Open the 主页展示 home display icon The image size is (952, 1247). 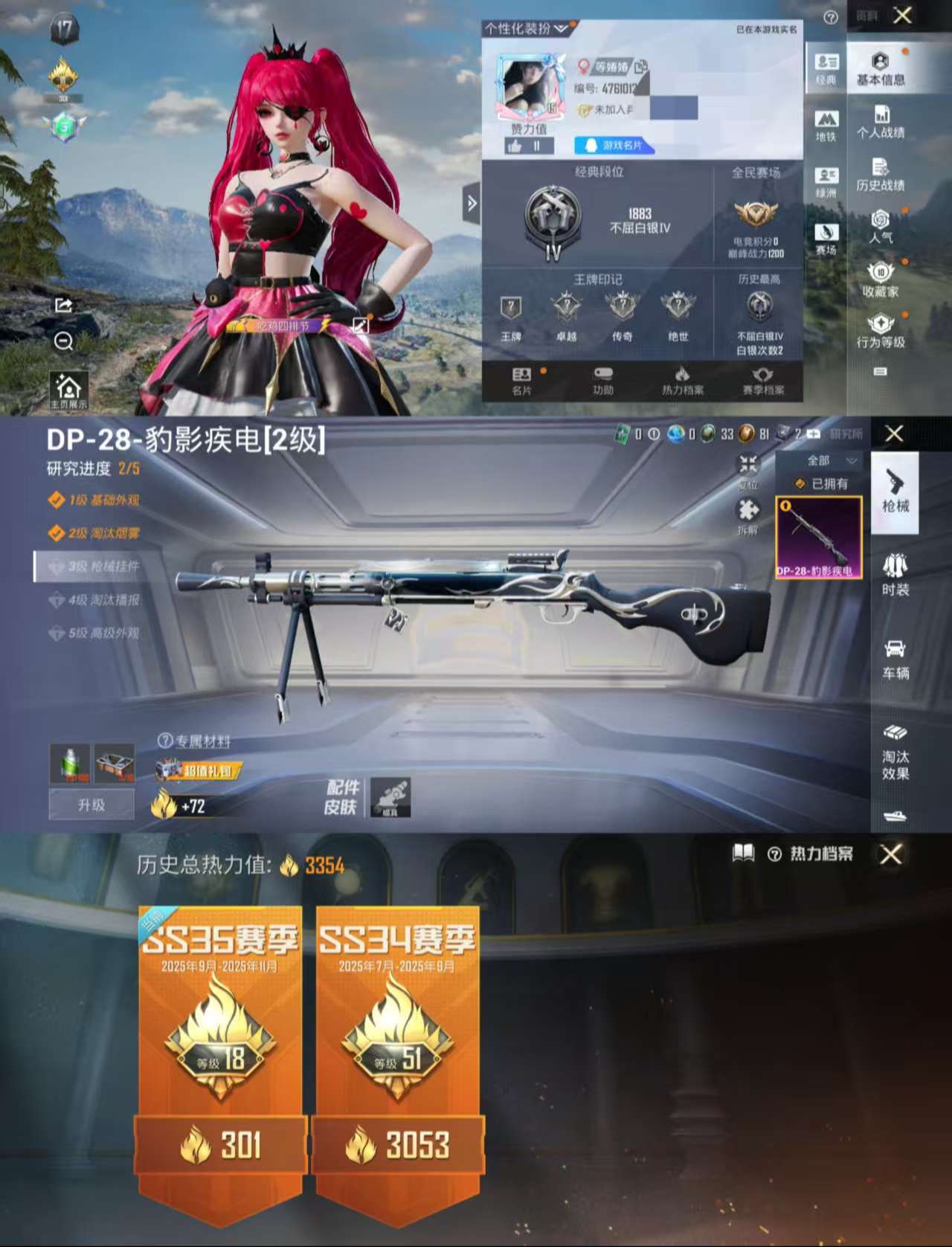pos(68,387)
